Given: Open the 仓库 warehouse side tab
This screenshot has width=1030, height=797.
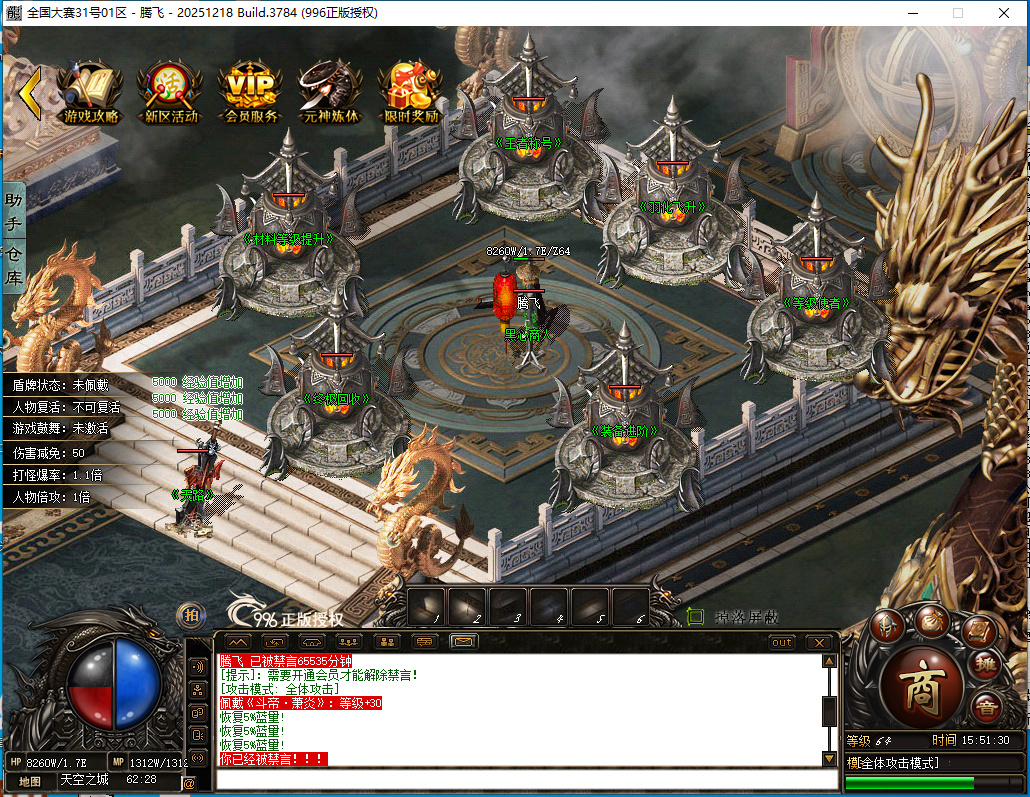Looking at the screenshot, I should [14, 265].
